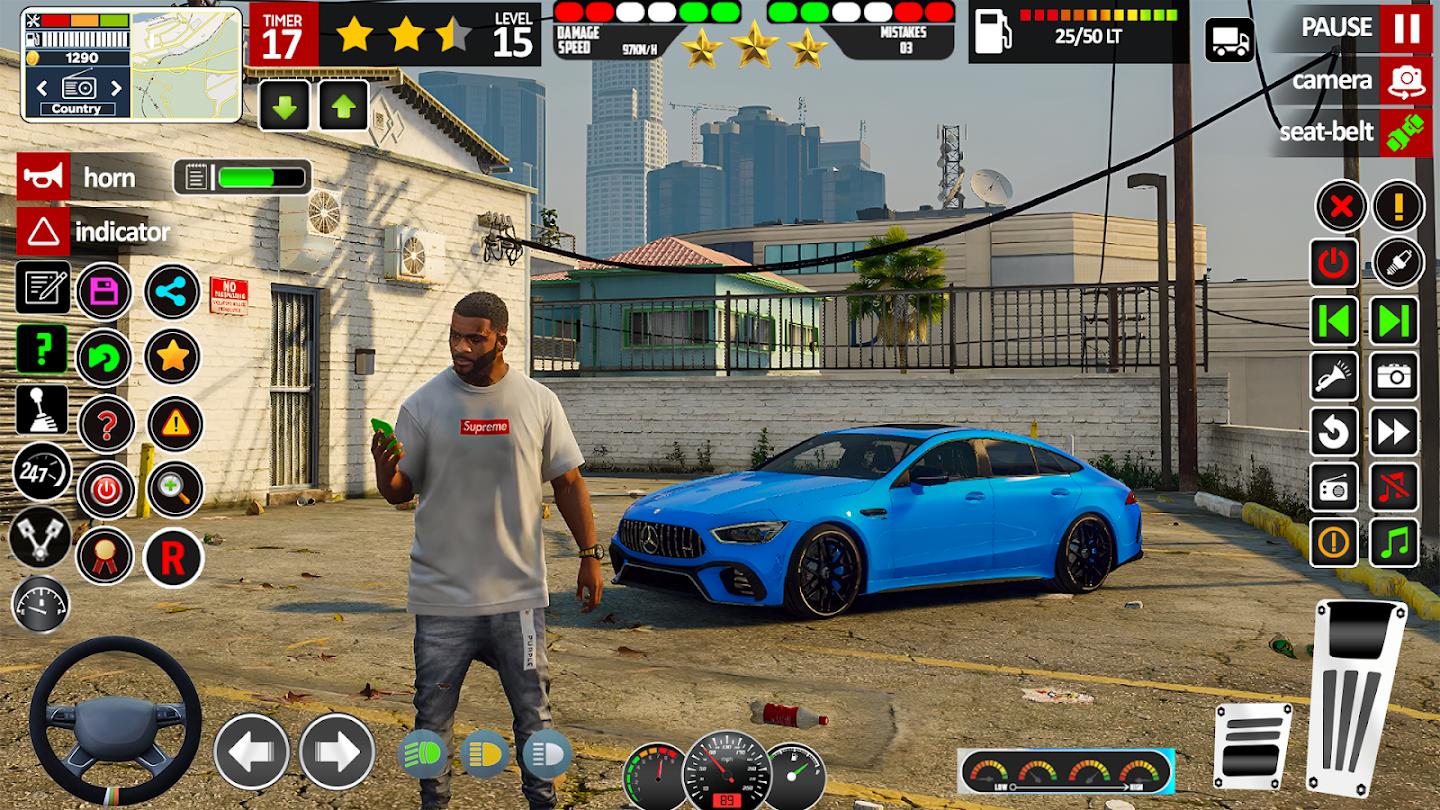This screenshot has width=1440, height=810.
Task: Pause the game
Action: 1406,28
